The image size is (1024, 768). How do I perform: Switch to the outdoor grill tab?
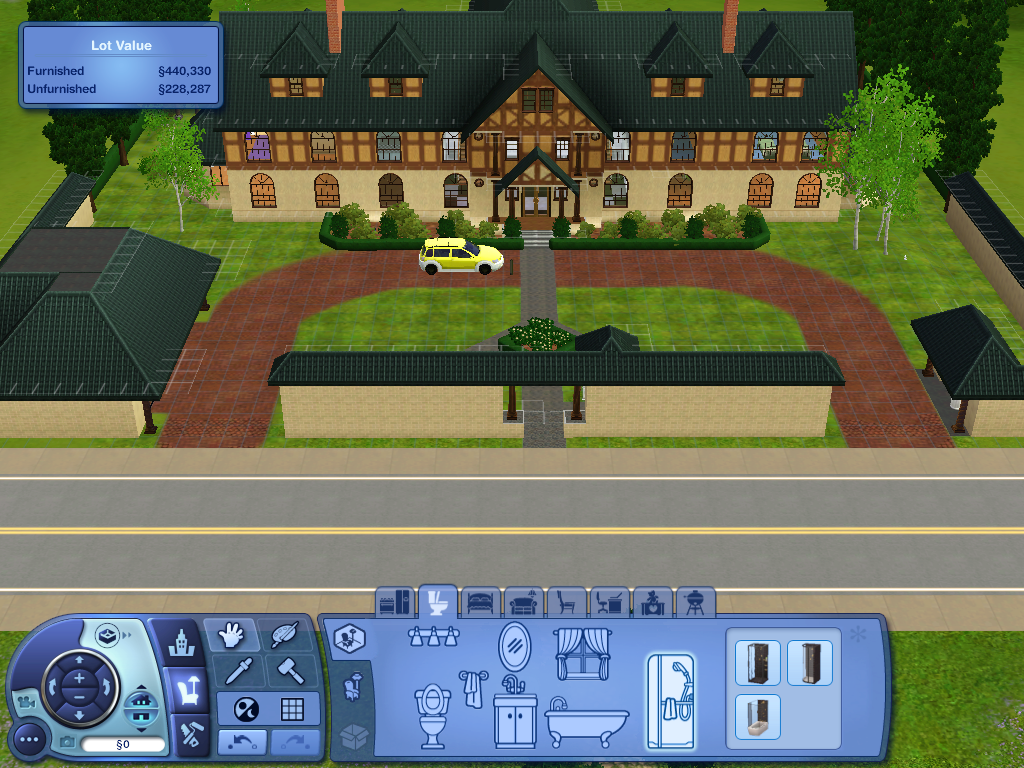(696, 602)
